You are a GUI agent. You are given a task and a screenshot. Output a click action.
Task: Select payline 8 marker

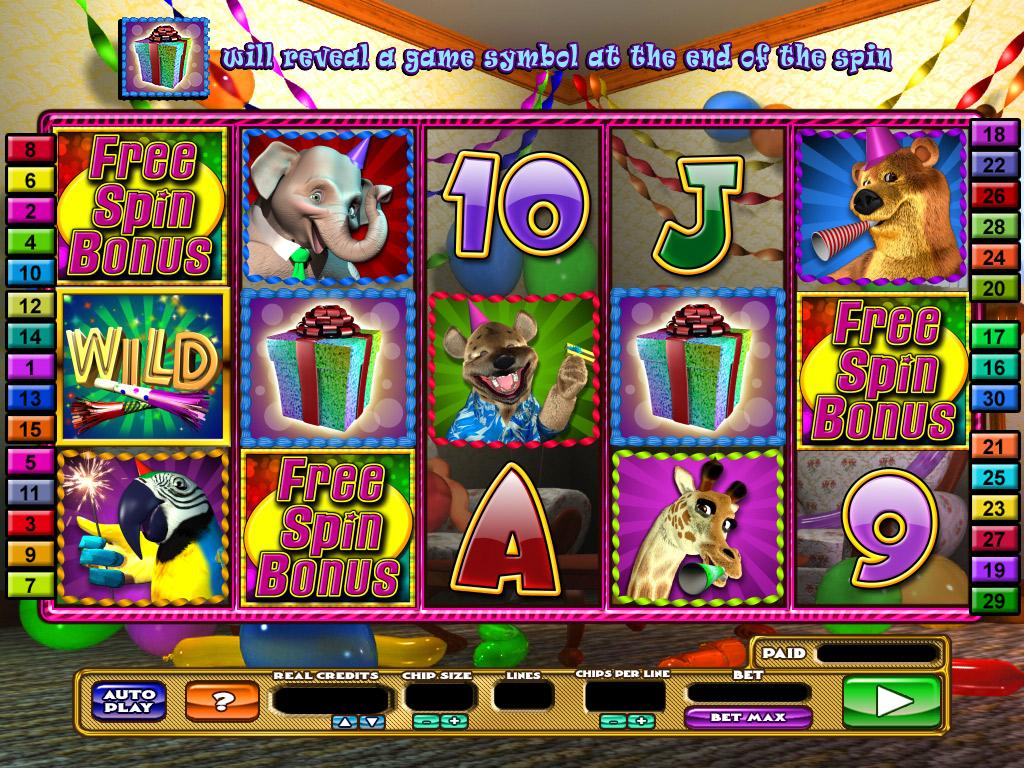[x=31, y=150]
